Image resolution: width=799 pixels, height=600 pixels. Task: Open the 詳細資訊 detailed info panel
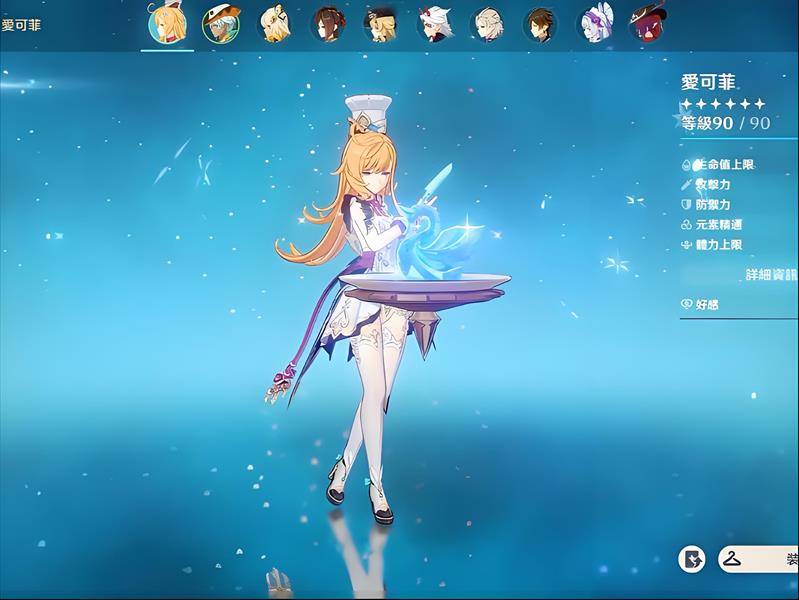click(x=770, y=274)
